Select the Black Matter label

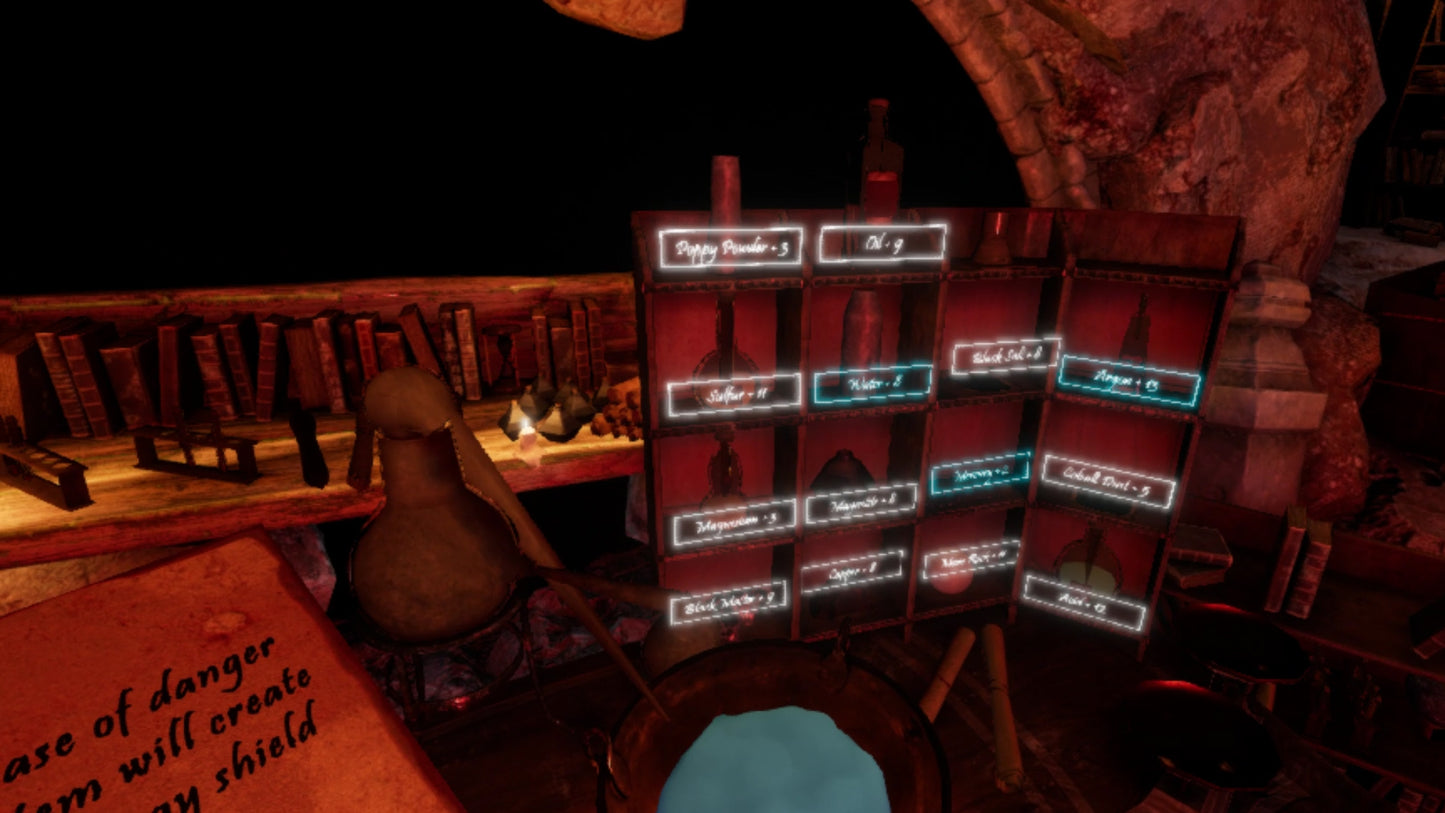(x=728, y=603)
